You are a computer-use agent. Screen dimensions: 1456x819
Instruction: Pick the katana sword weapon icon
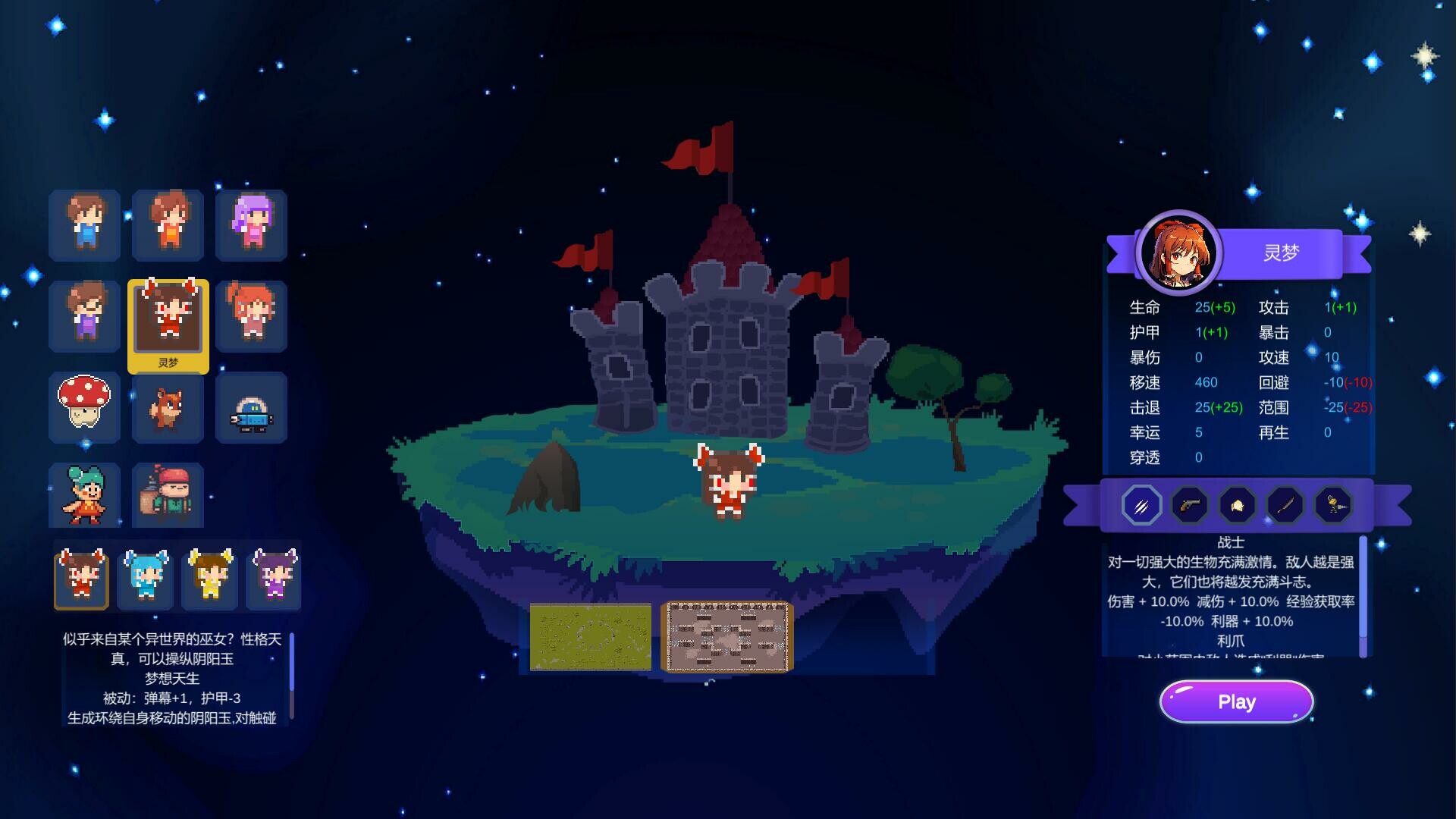point(1285,504)
